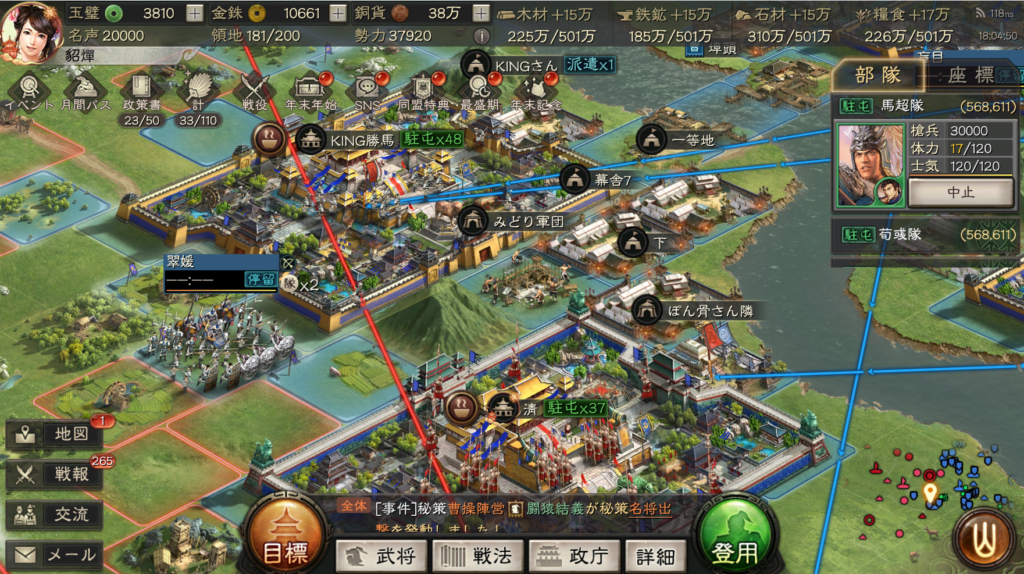Open the player portrait profile
The height and width of the screenshot is (574, 1024).
(32, 26)
